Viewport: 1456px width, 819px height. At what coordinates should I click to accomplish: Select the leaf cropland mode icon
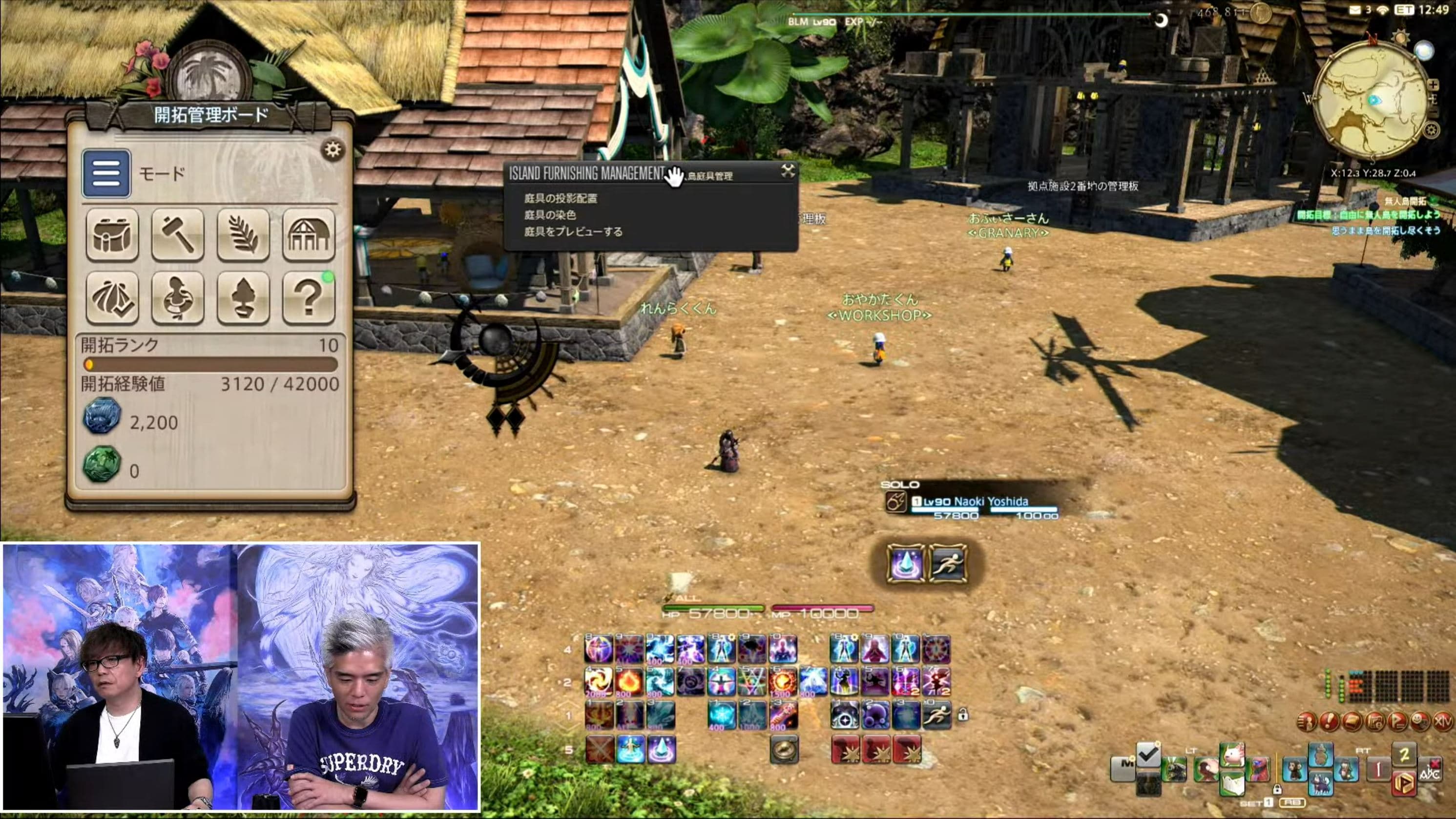243,234
